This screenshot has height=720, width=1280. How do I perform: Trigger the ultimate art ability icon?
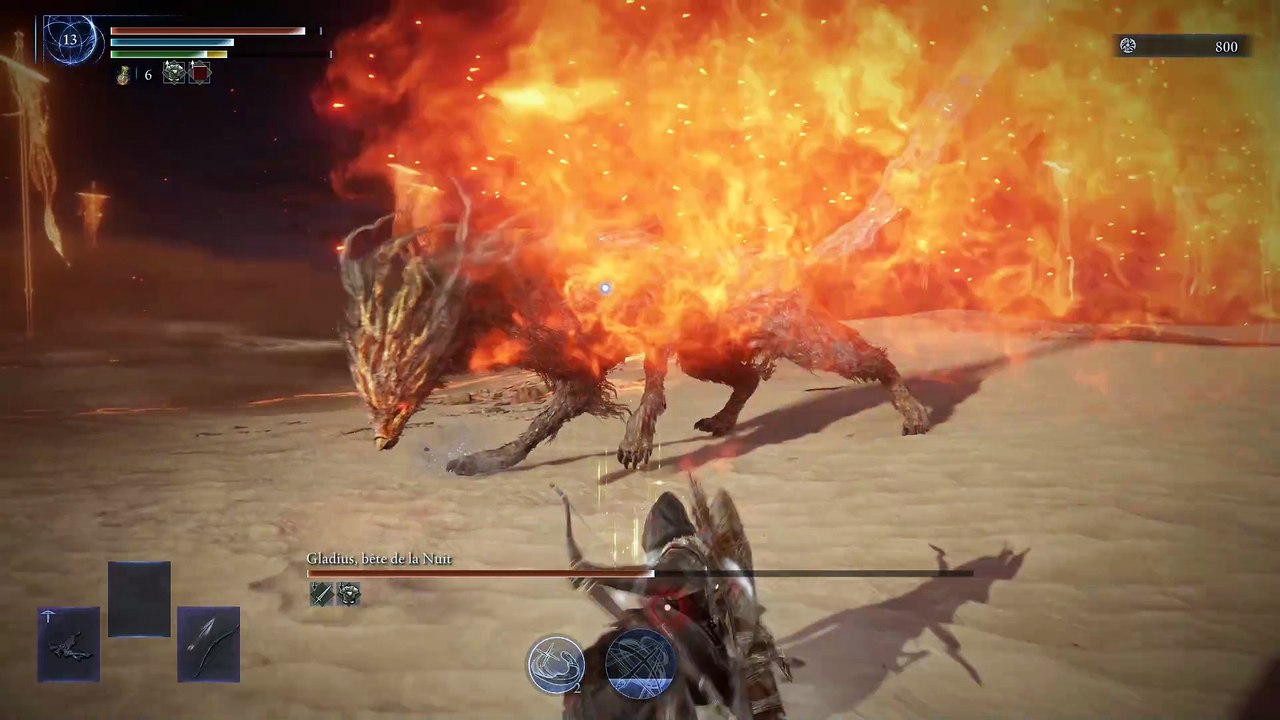[x=641, y=662]
